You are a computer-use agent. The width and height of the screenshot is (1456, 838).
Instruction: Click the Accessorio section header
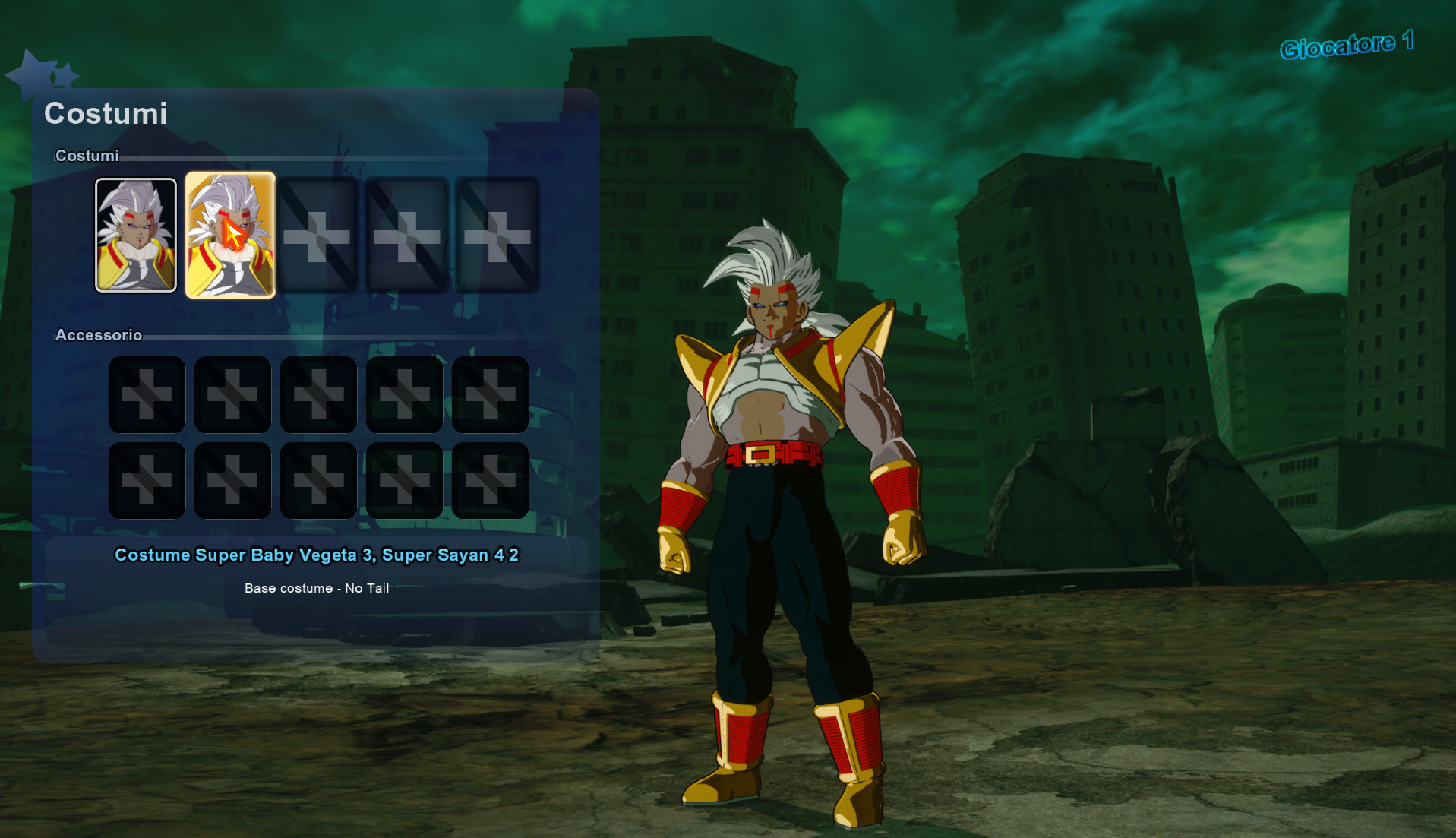(x=99, y=334)
